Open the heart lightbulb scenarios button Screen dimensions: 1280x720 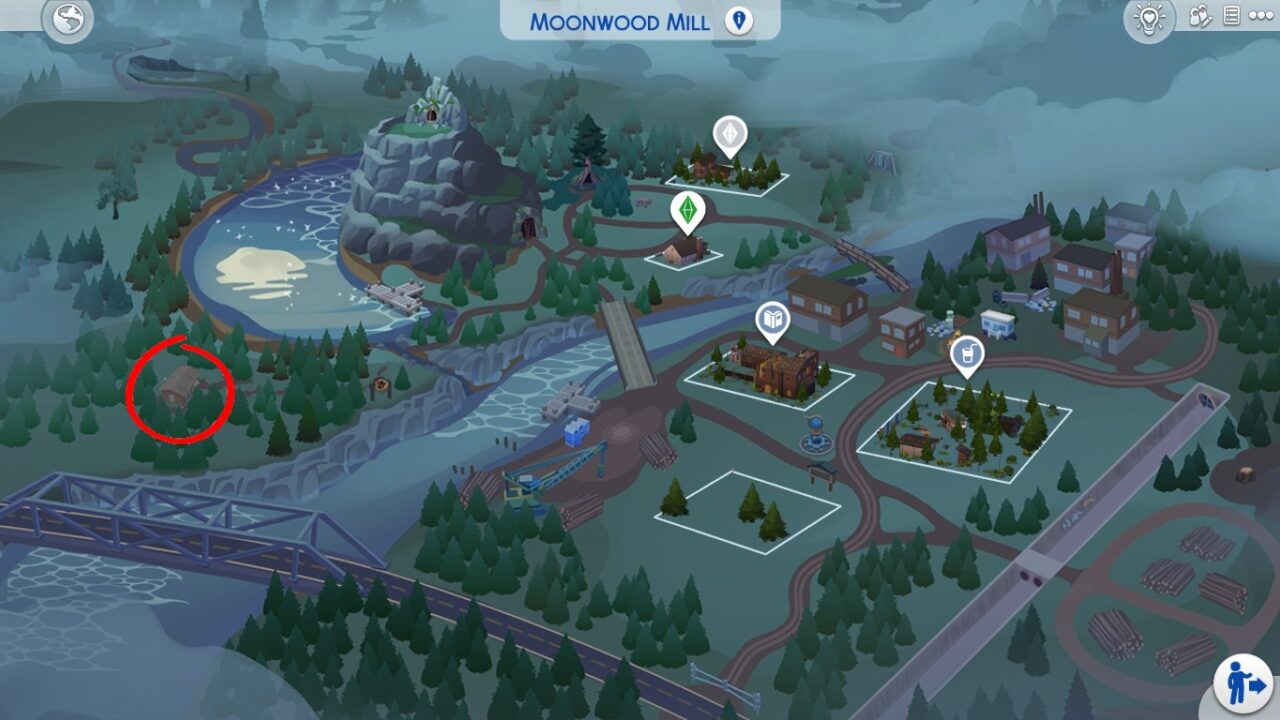tap(1149, 20)
